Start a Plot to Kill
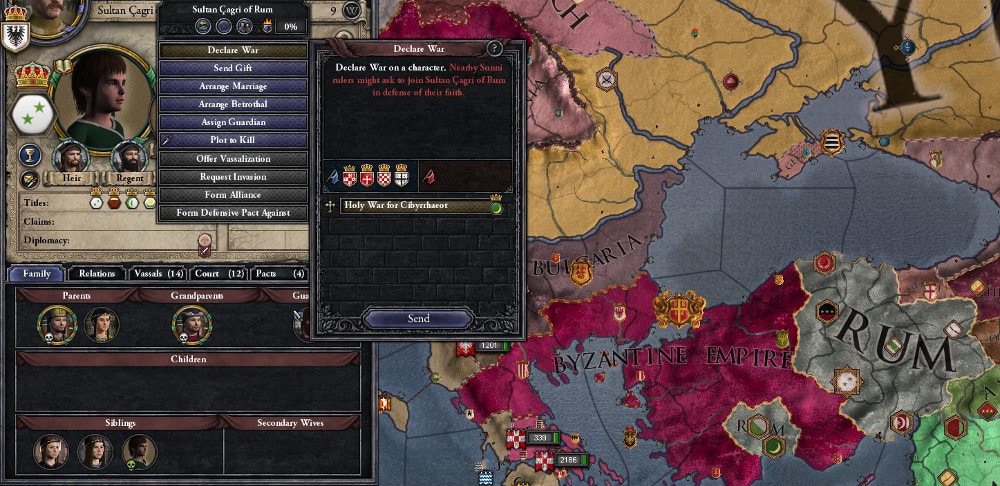The width and height of the screenshot is (1000, 486). coord(233,140)
